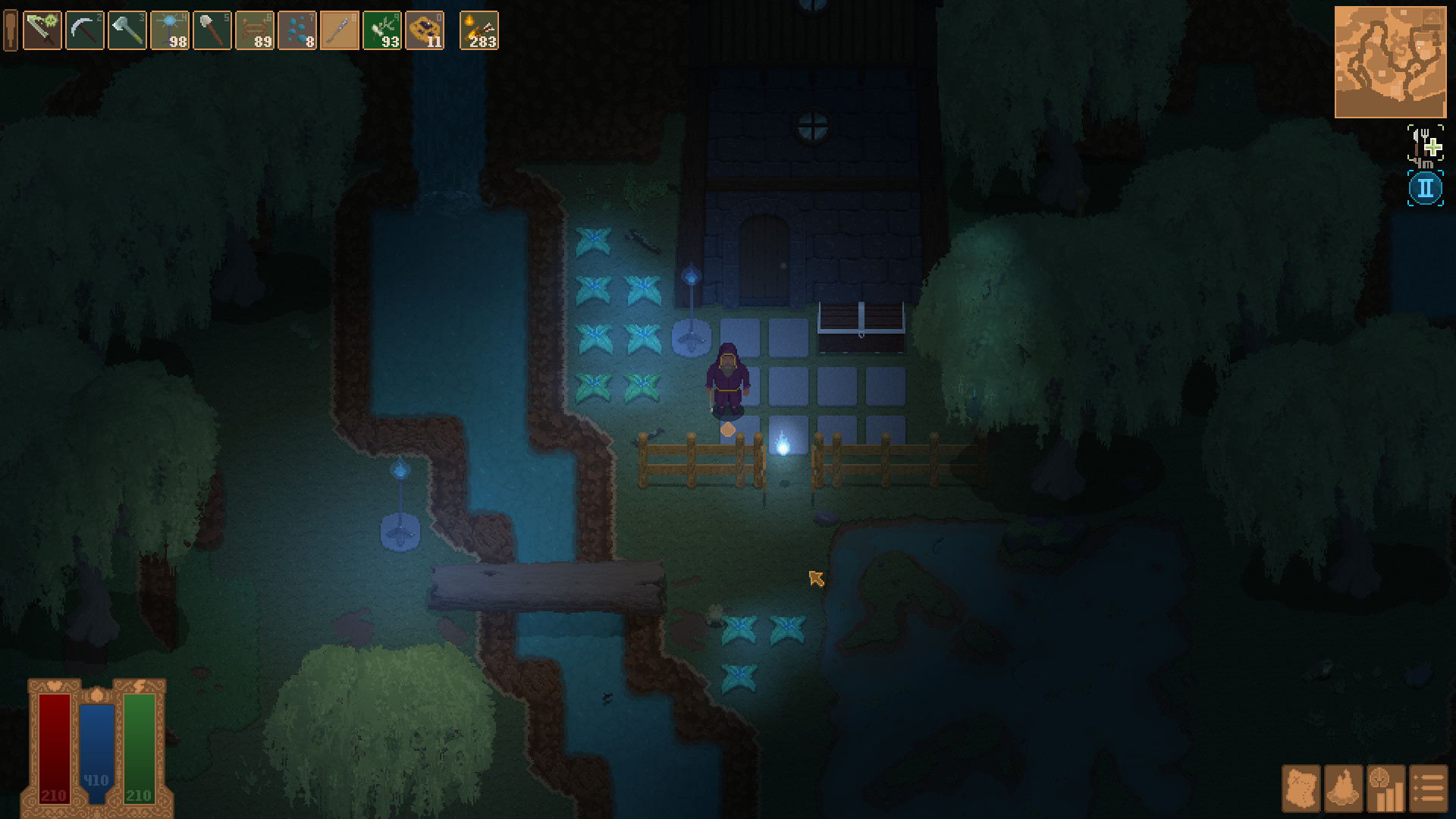The image size is (1456, 819).
Task: Select the herb bundle slot showing 93
Action: pyautogui.click(x=383, y=31)
